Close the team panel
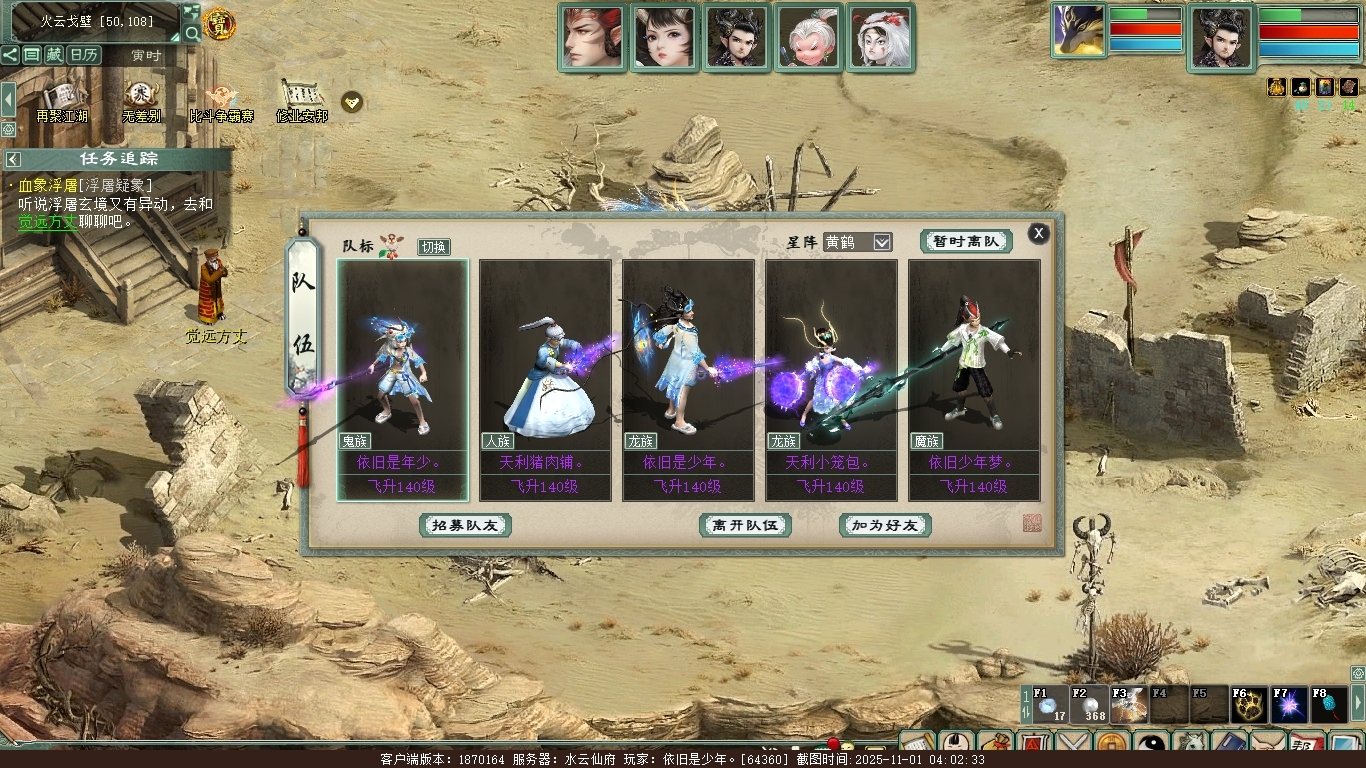The image size is (1366, 768). click(x=1039, y=233)
